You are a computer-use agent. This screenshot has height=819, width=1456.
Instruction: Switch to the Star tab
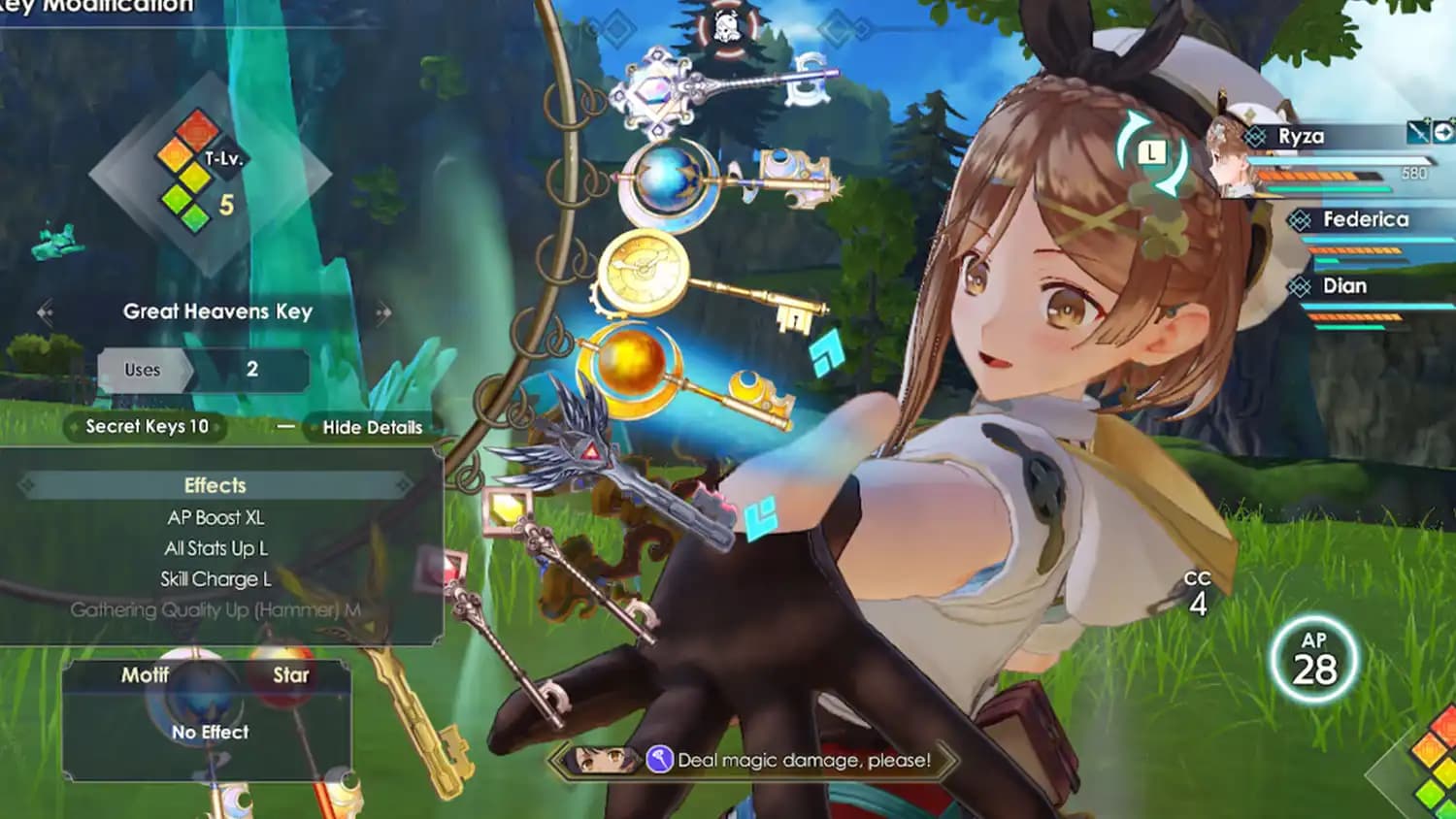(290, 675)
